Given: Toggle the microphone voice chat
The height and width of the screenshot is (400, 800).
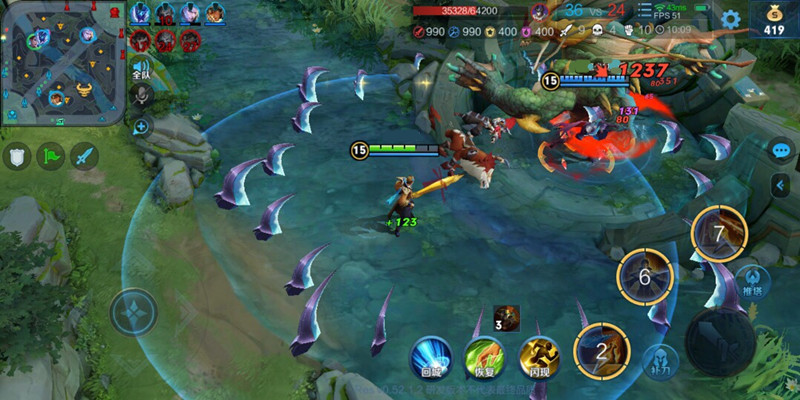Looking at the screenshot, I should point(141,95).
